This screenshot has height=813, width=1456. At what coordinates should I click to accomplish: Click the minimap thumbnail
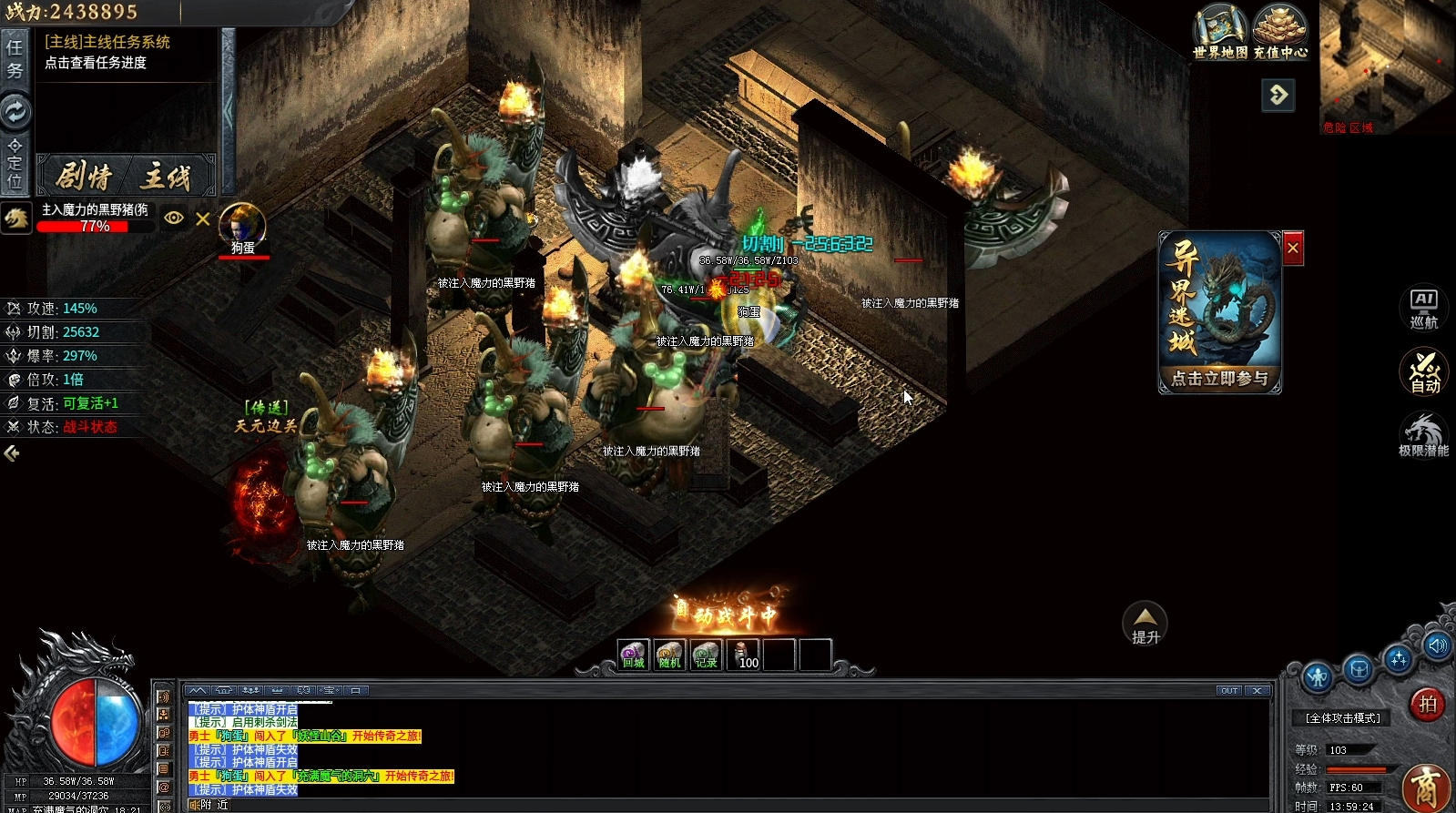(x=1386, y=66)
